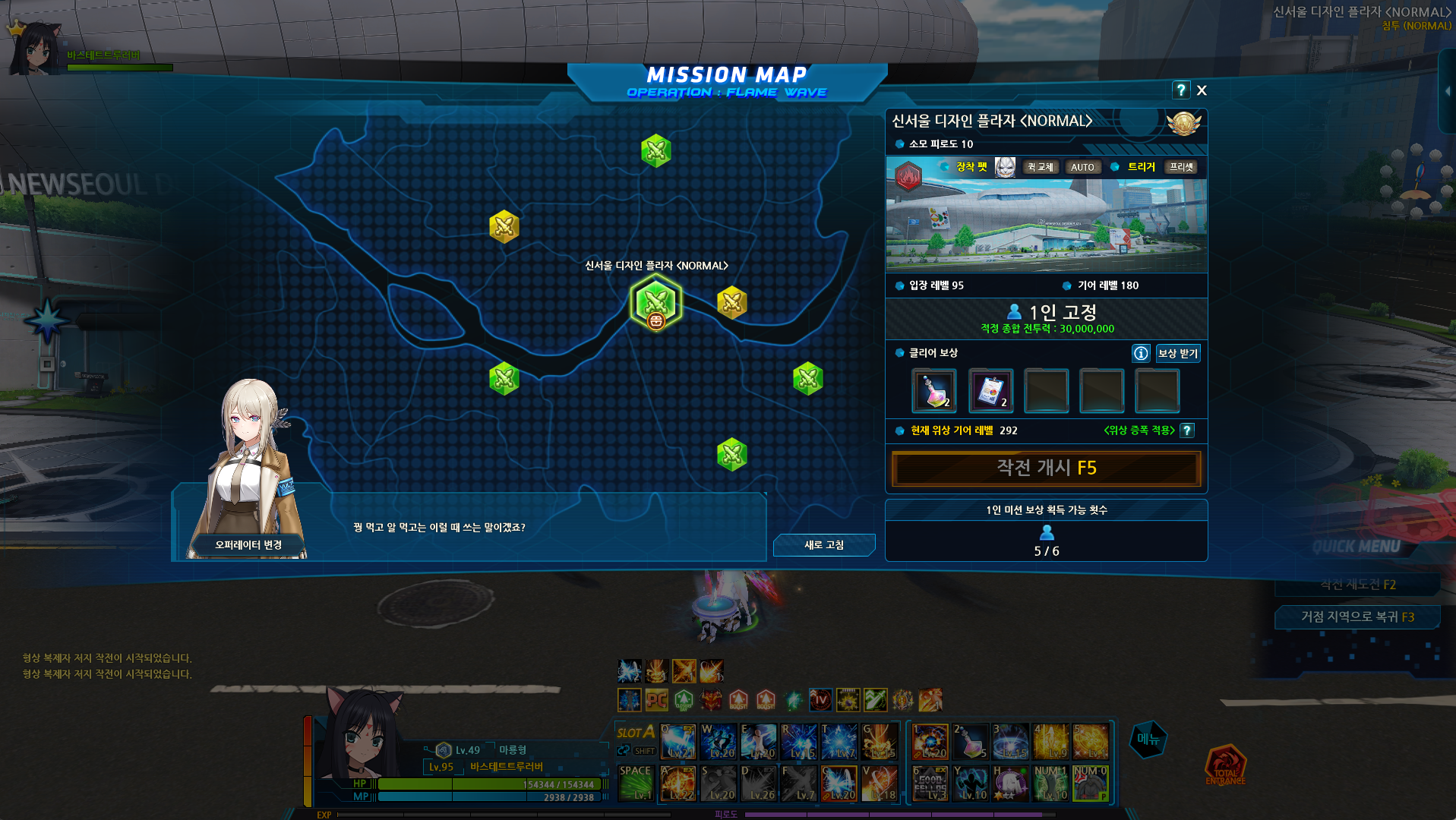Choose the green mission node at map top
This screenshot has width=1456, height=820.
(656, 150)
